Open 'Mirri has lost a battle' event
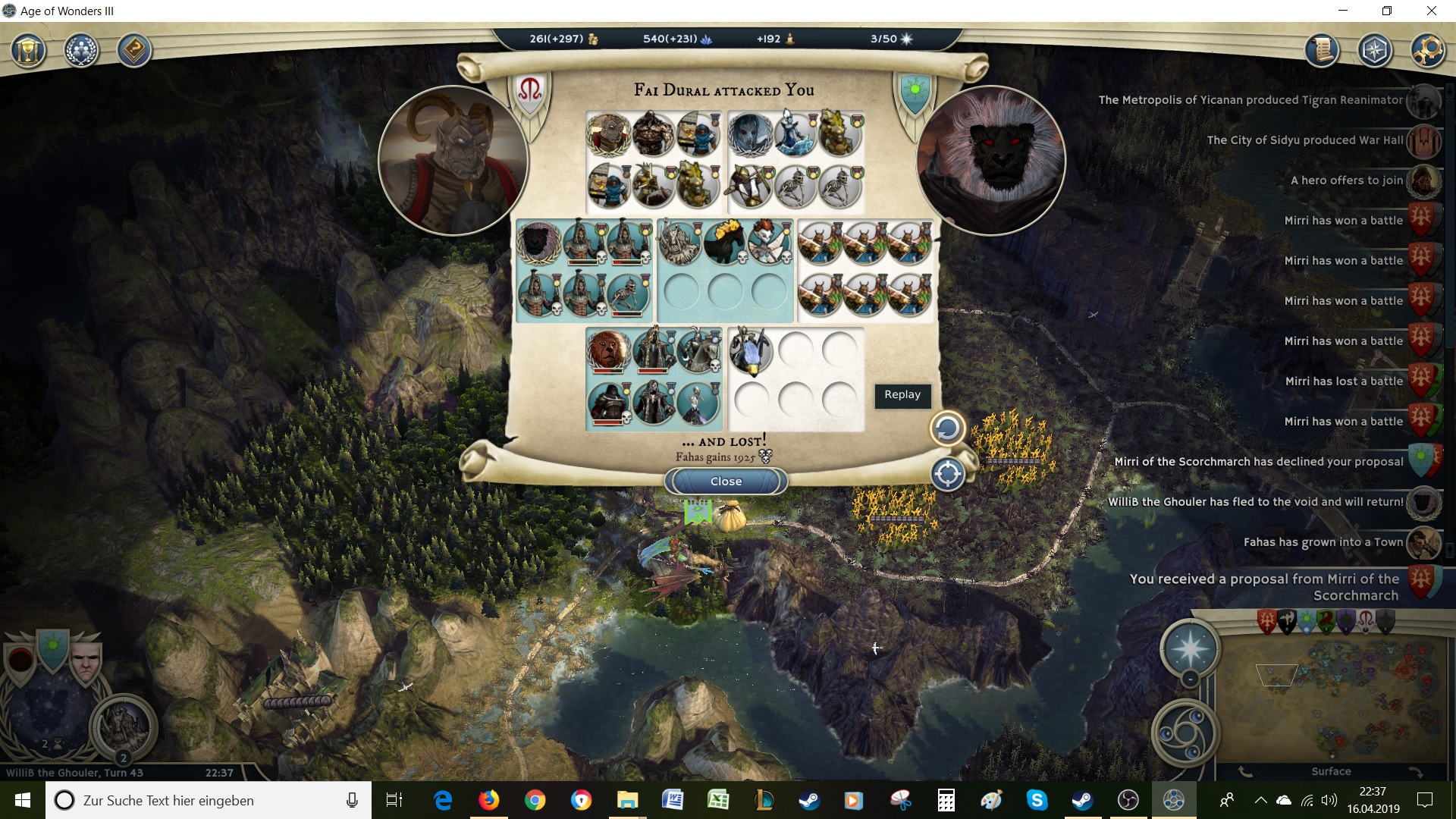Screen dimensions: 1456x819 (x=1344, y=381)
